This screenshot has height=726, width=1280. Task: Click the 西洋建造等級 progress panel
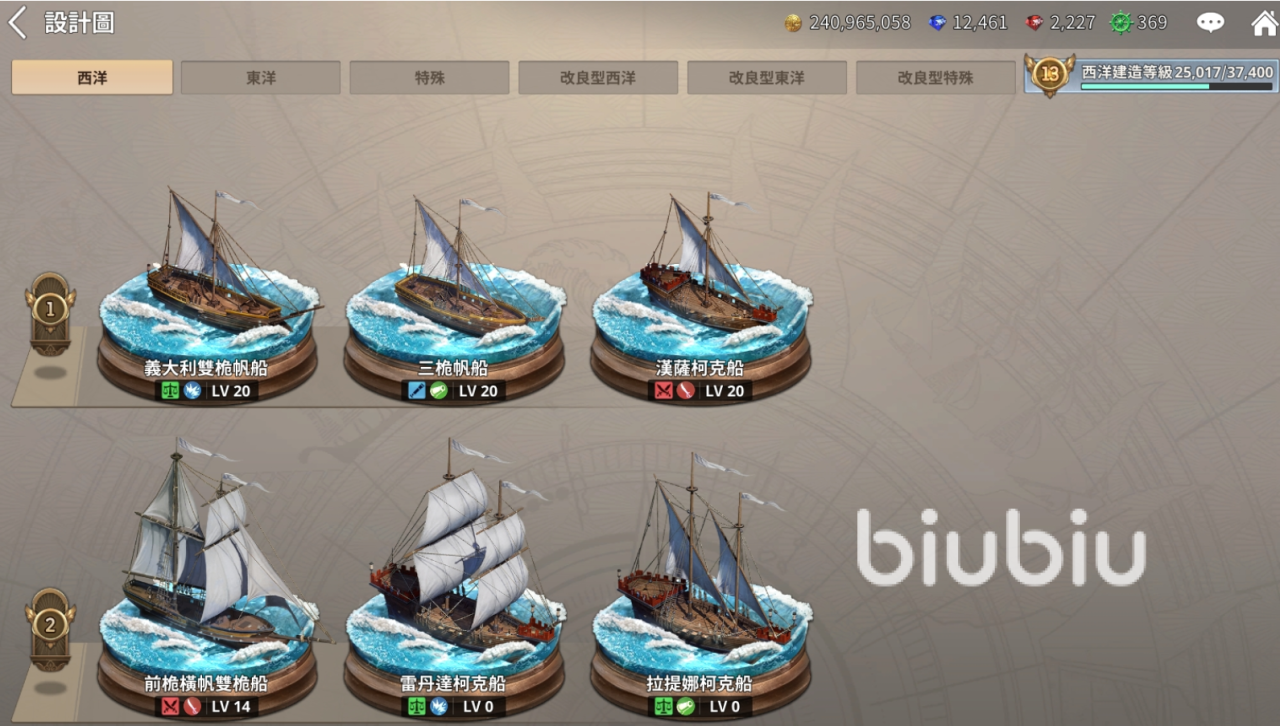click(x=1150, y=75)
